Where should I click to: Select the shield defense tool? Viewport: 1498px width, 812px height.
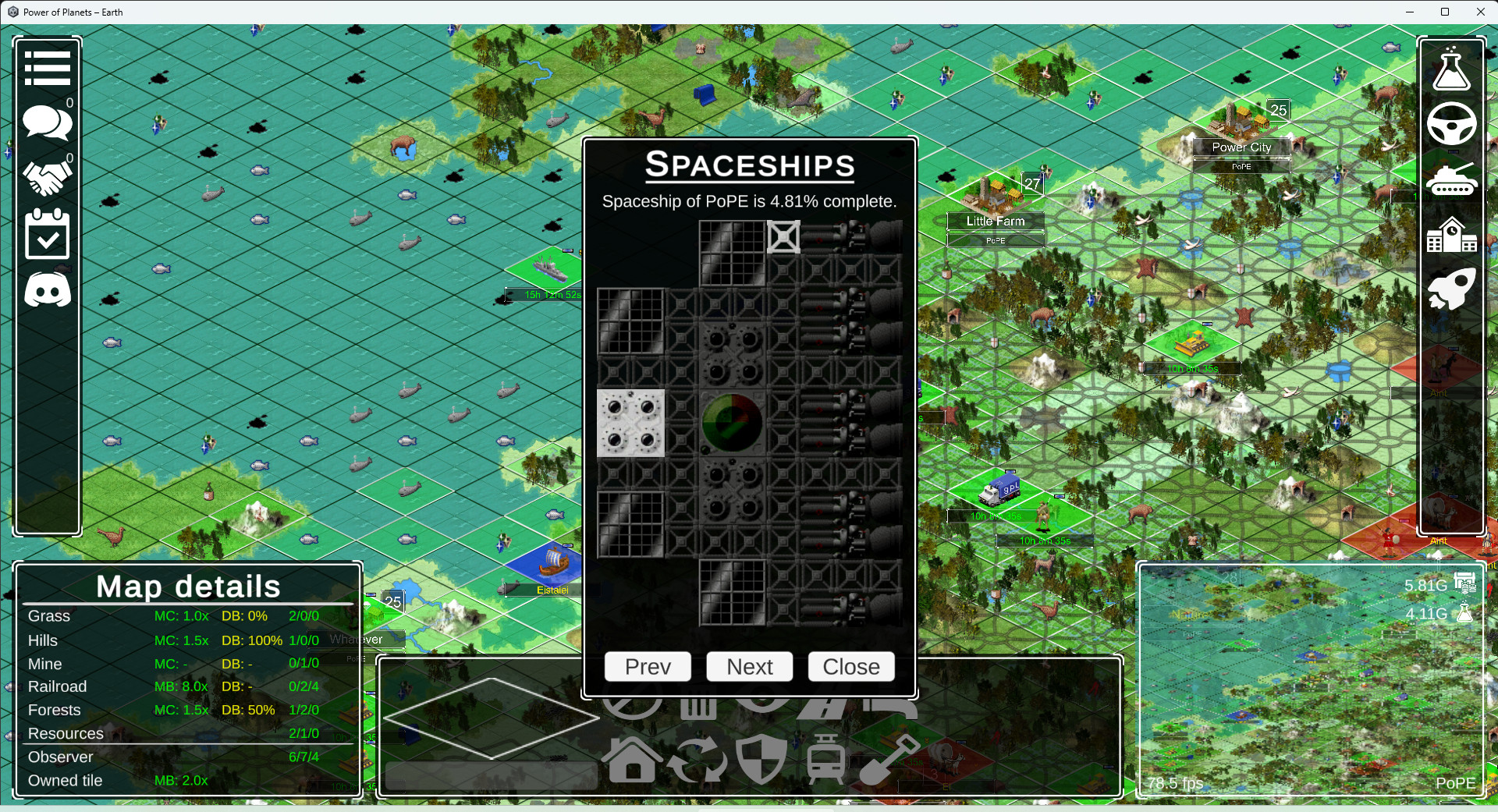(x=763, y=761)
